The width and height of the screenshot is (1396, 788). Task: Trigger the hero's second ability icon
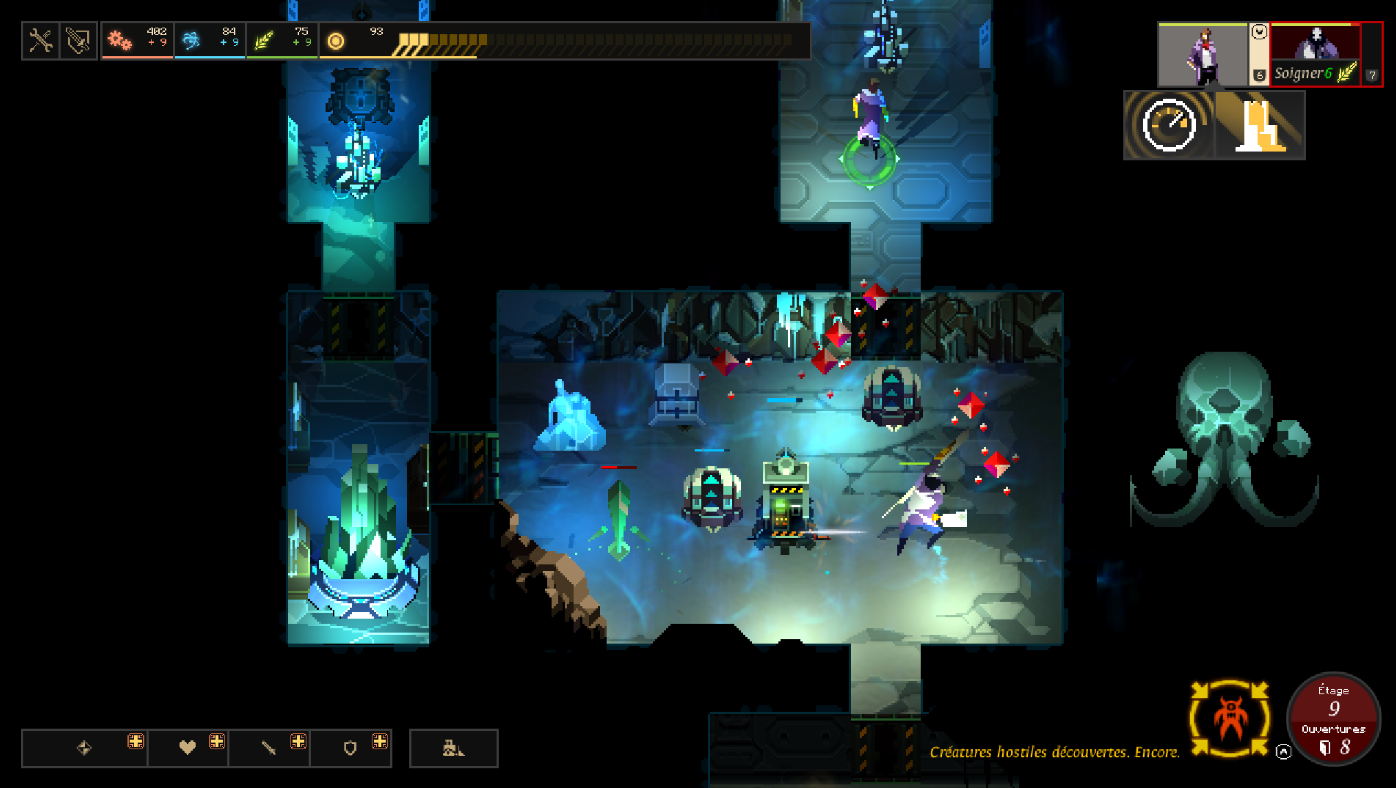coord(1258,126)
